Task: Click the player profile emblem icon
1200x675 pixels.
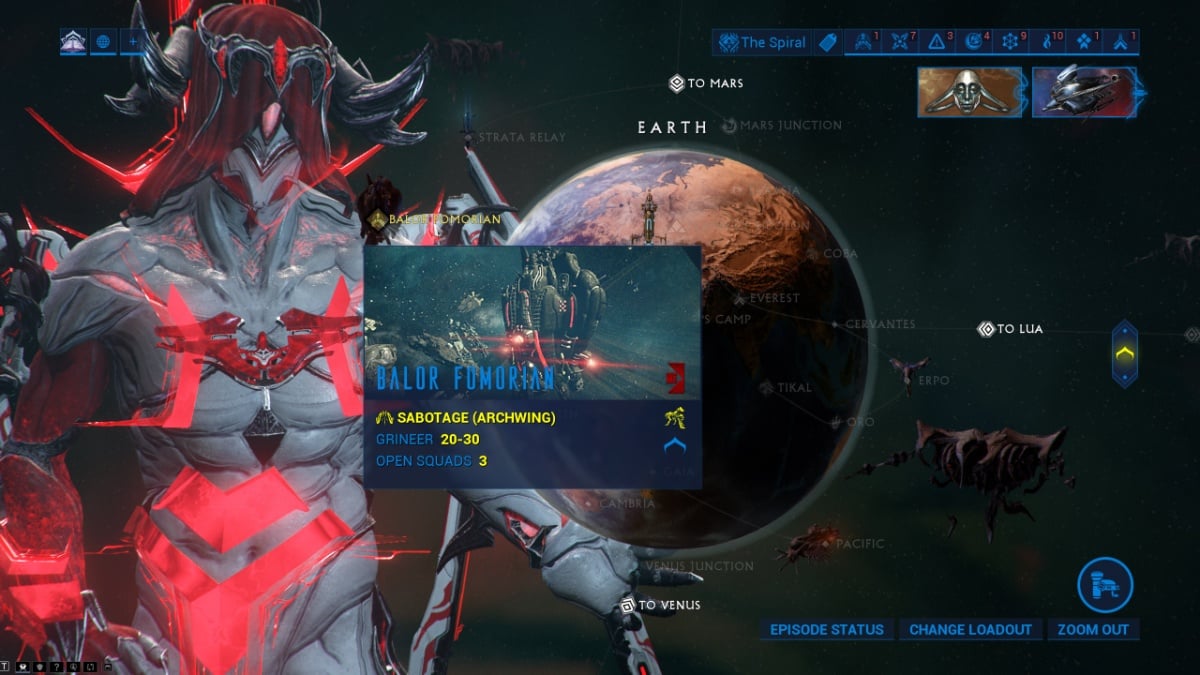Action: [x=73, y=42]
